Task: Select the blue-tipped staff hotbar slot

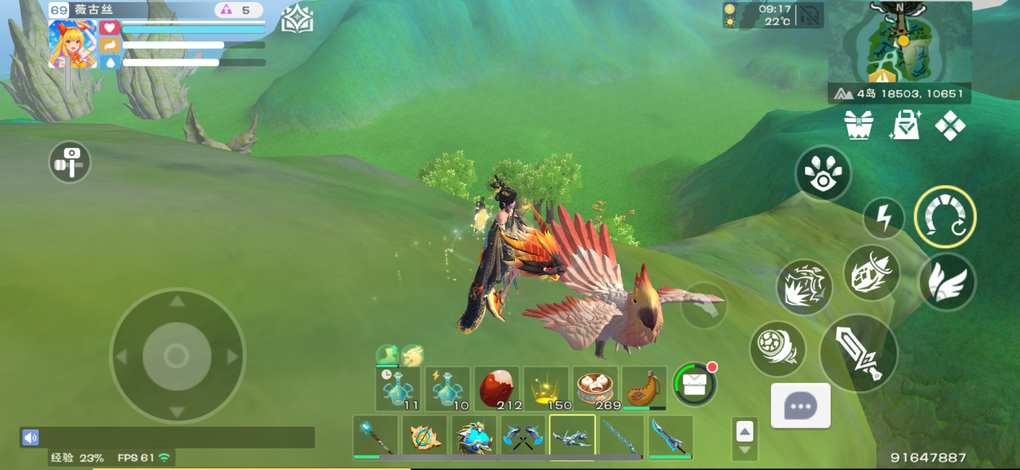Action: pos(375,437)
